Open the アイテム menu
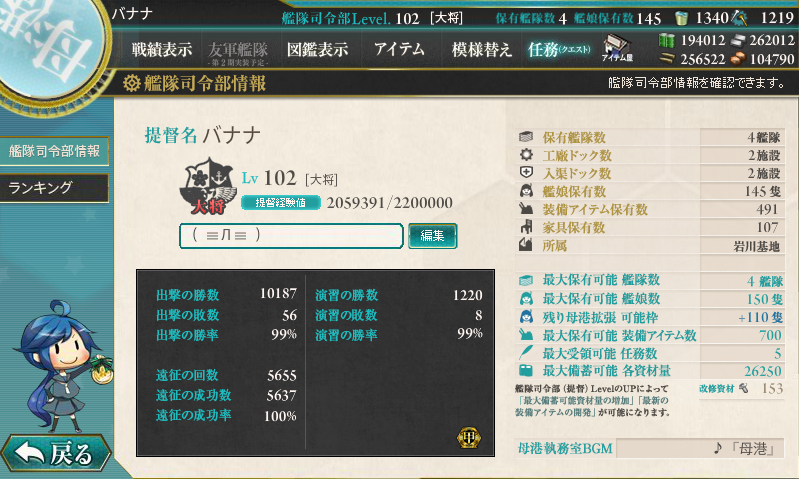Image resolution: width=799 pixels, height=480 pixels. (x=399, y=49)
